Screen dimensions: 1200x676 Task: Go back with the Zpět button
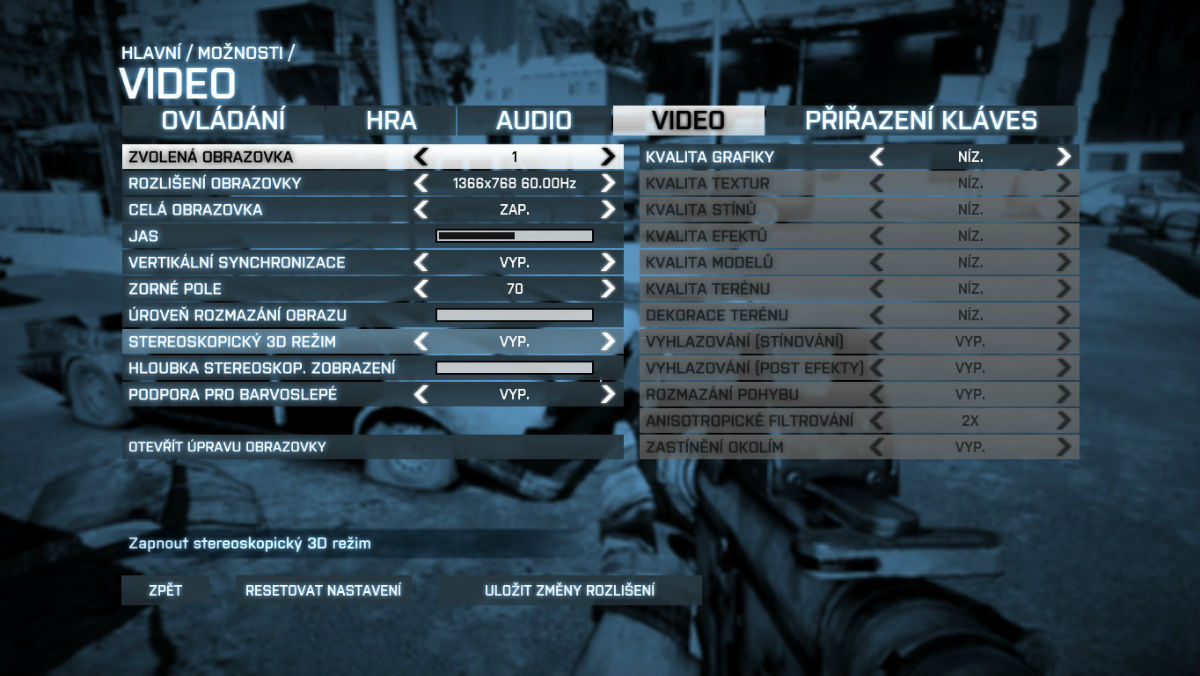coord(165,590)
